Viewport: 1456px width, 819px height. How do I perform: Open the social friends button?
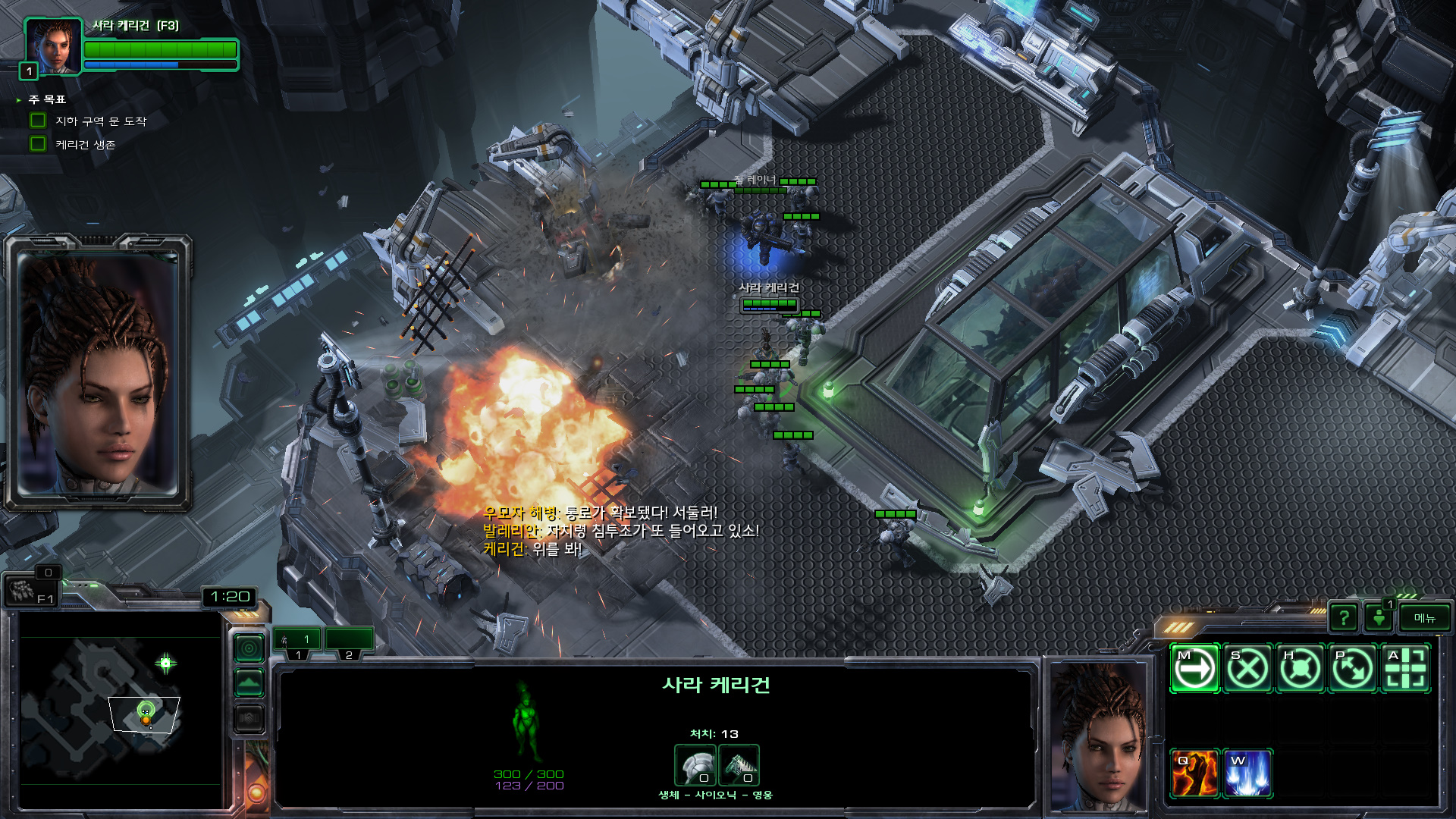1379,618
